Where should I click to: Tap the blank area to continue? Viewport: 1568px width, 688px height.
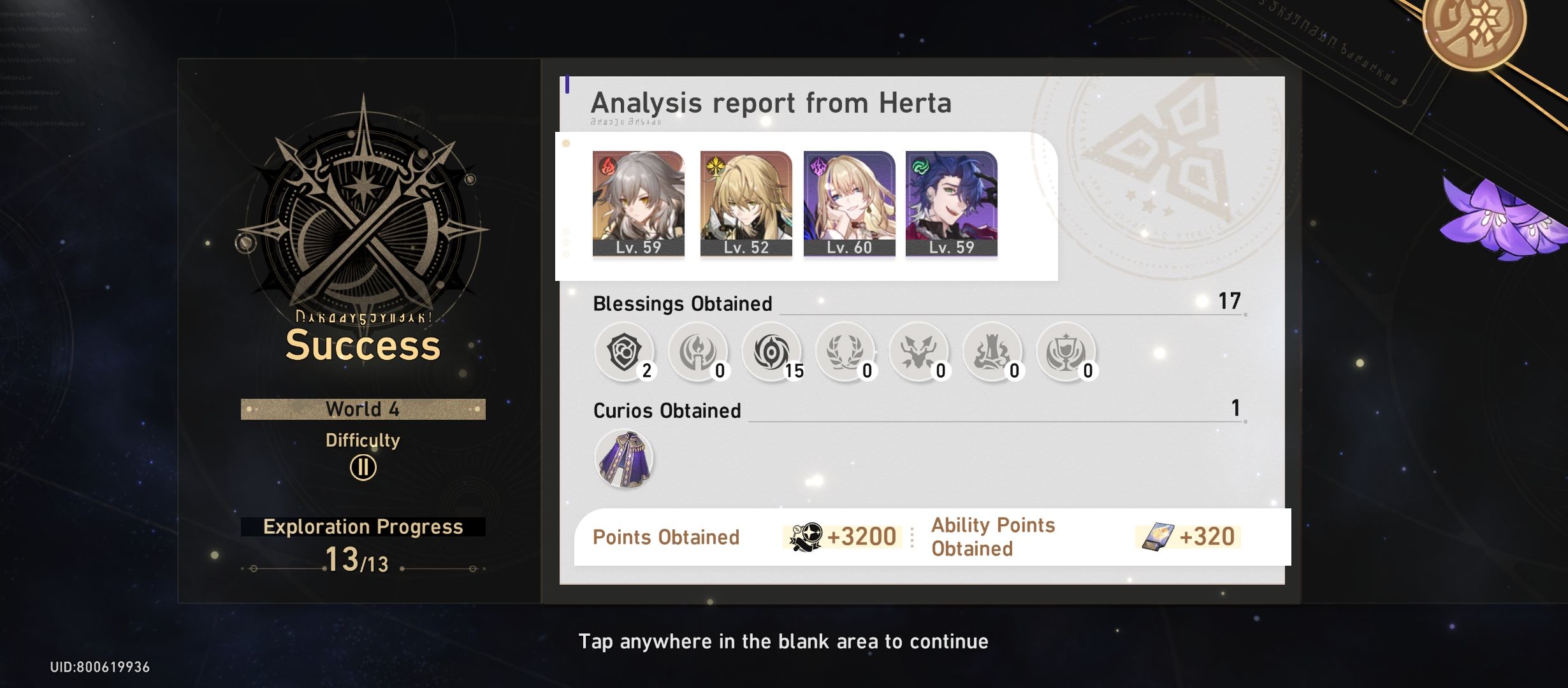783,641
